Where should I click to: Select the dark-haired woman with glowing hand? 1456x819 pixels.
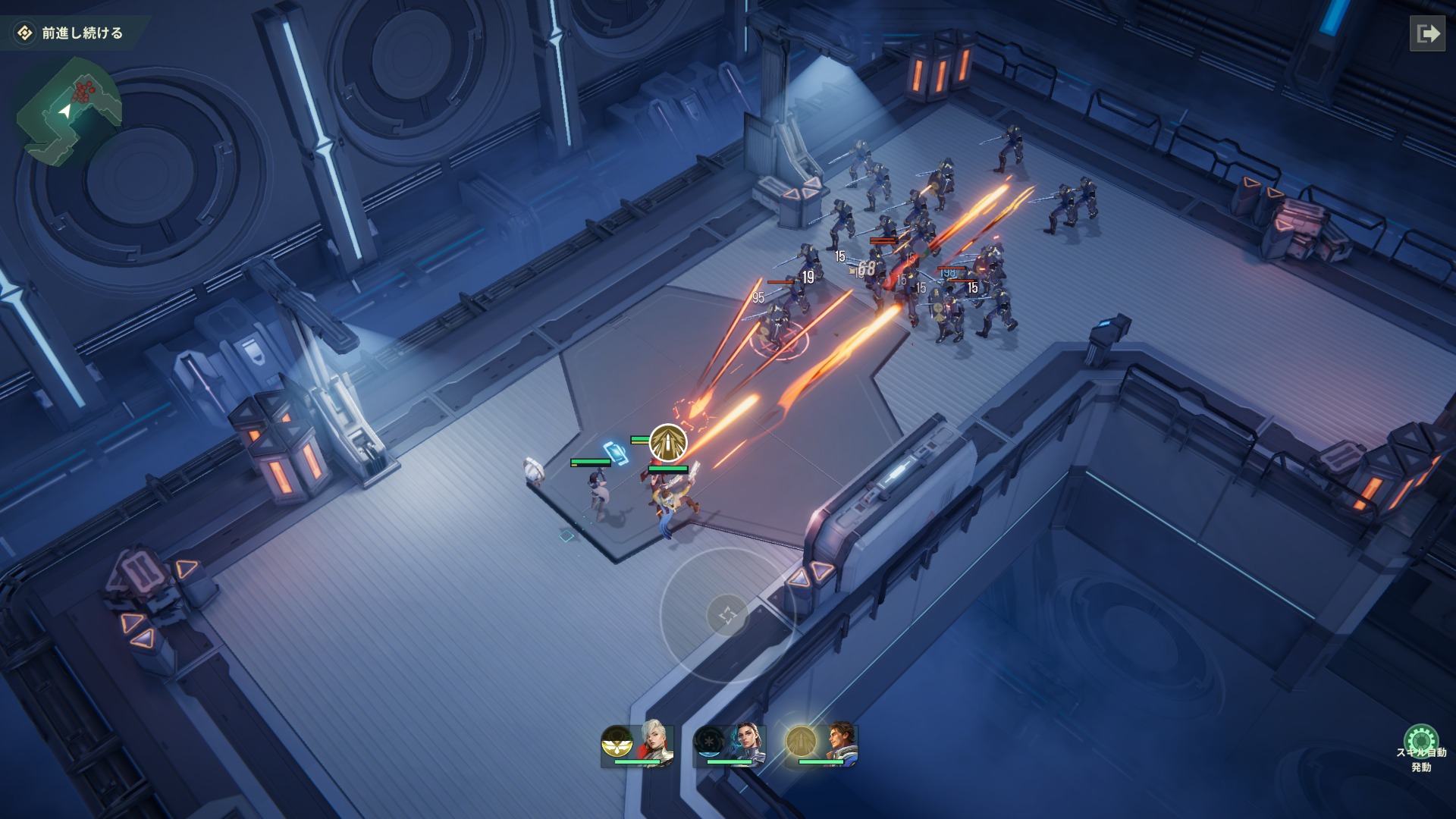pyautogui.click(x=747, y=742)
